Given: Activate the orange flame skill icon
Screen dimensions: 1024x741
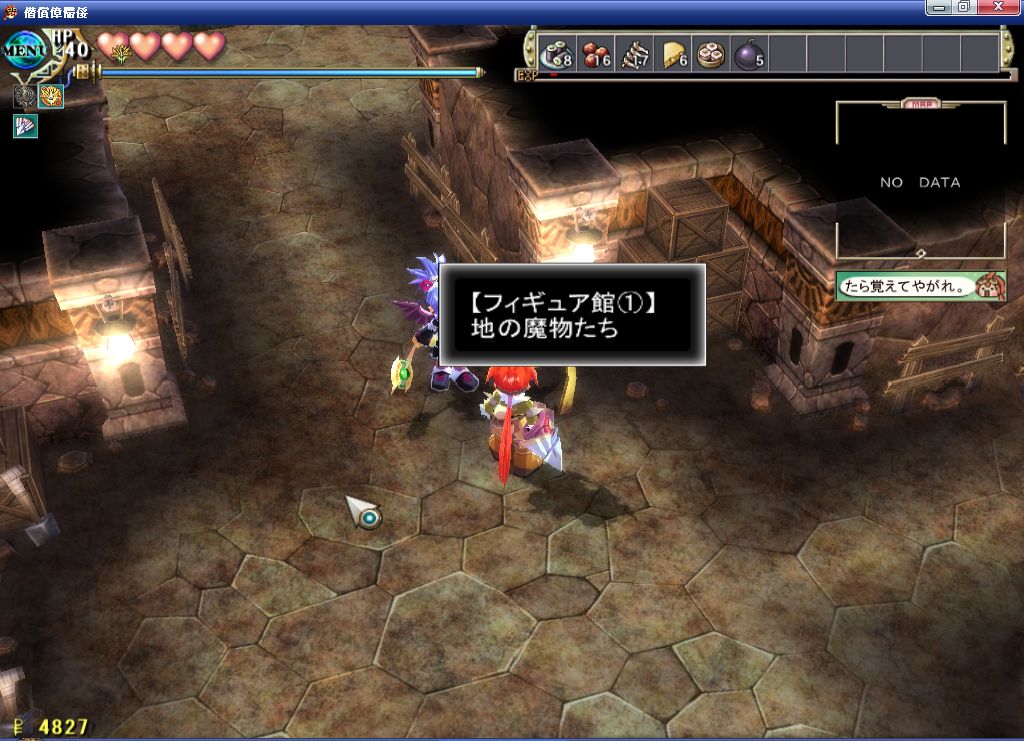Looking at the screenshot, I should 51,97.
